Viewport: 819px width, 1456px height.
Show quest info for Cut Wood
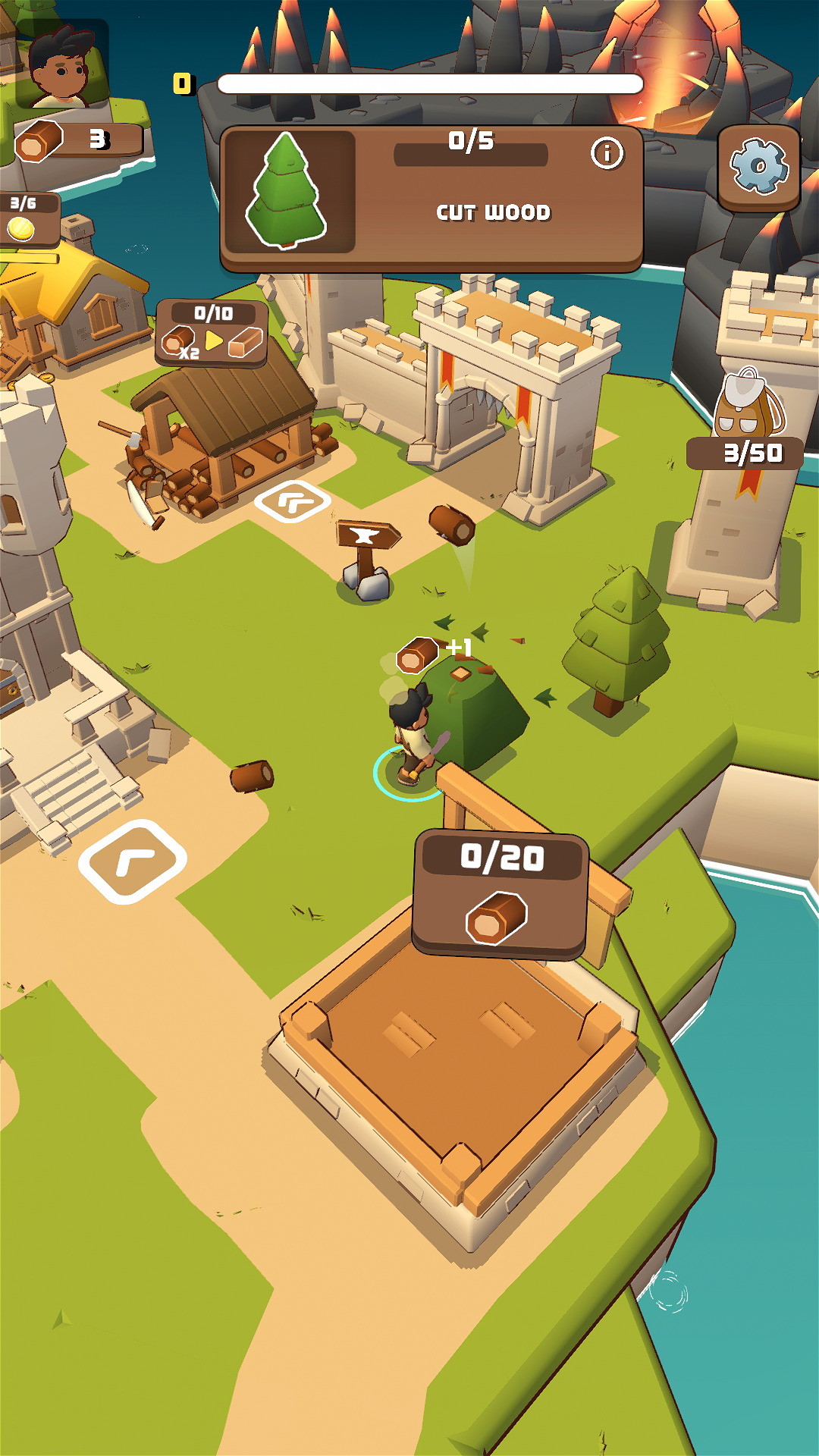pyautogui.click(x=607, y=154)
